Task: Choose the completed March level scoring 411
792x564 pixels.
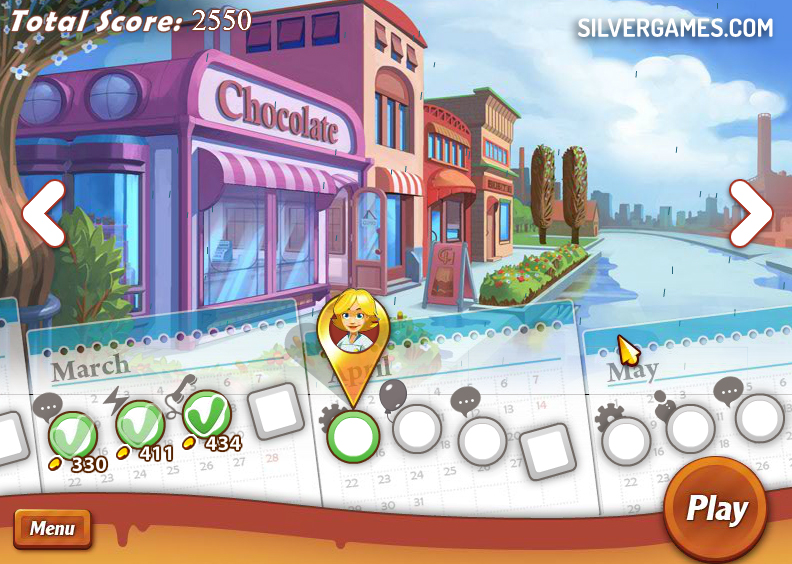Action: [x=140, y=426]
